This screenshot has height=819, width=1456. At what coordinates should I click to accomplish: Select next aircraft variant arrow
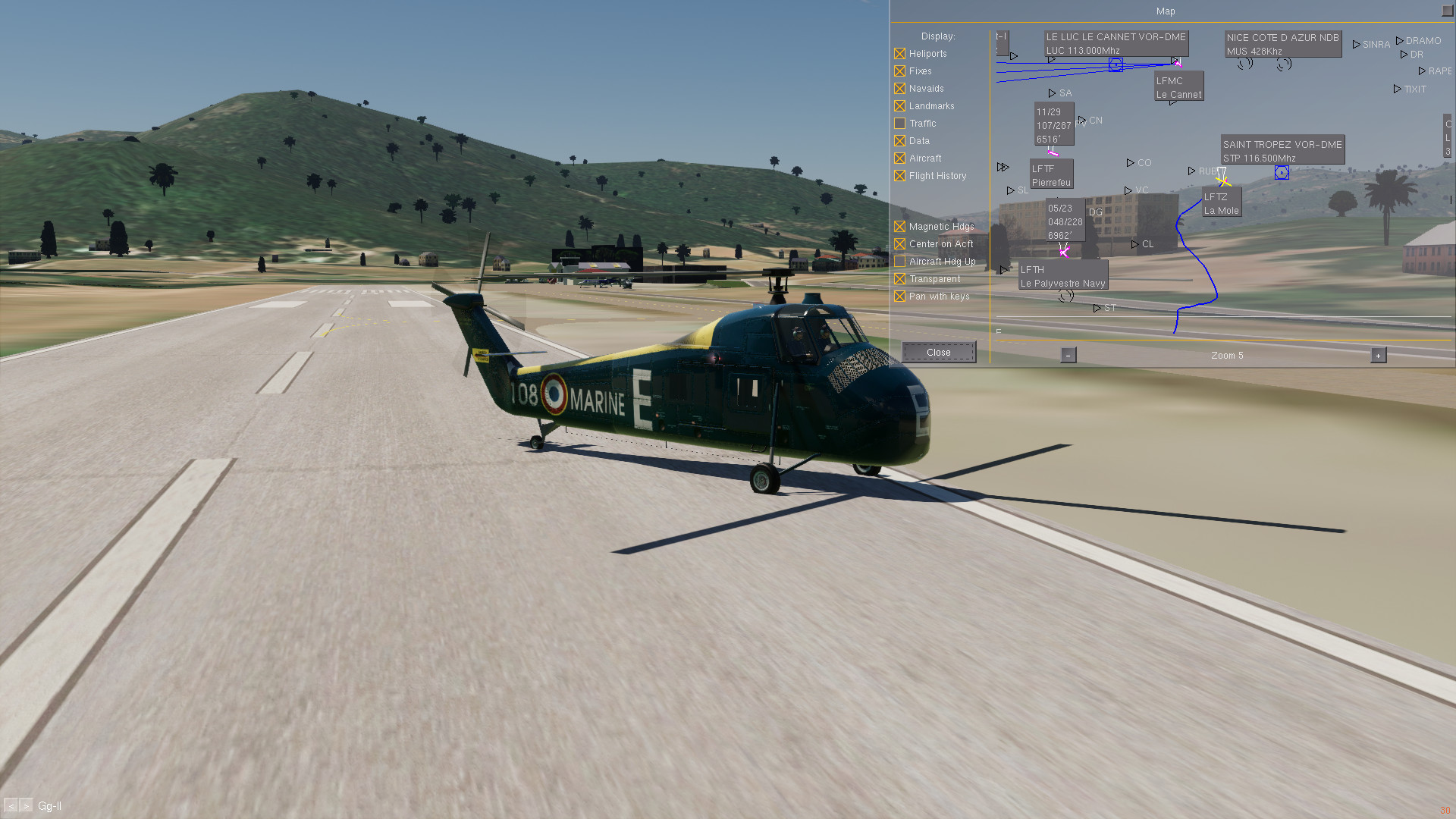pyautogui.click(x=27, y=806)
